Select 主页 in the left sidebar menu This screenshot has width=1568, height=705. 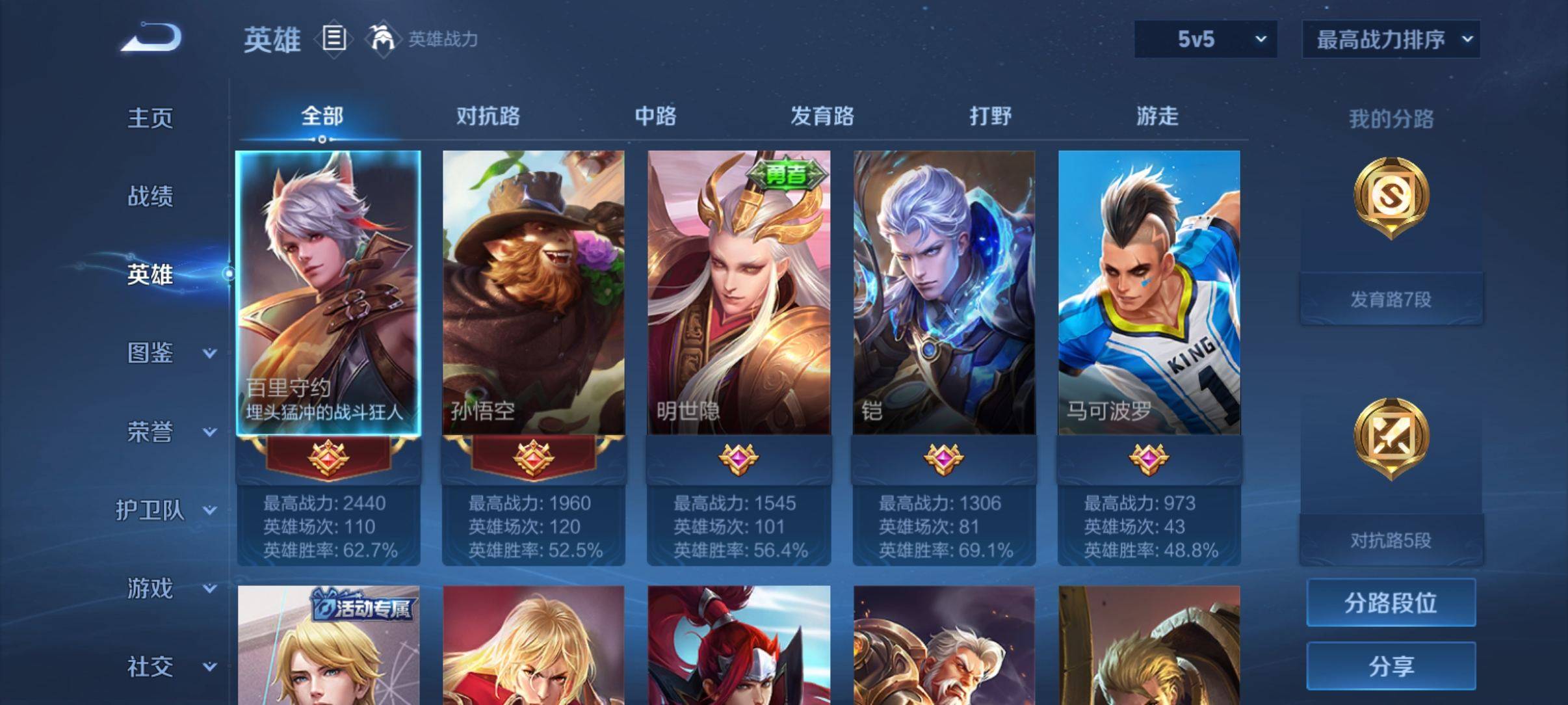pyautogui.click(x=150, y=118)
